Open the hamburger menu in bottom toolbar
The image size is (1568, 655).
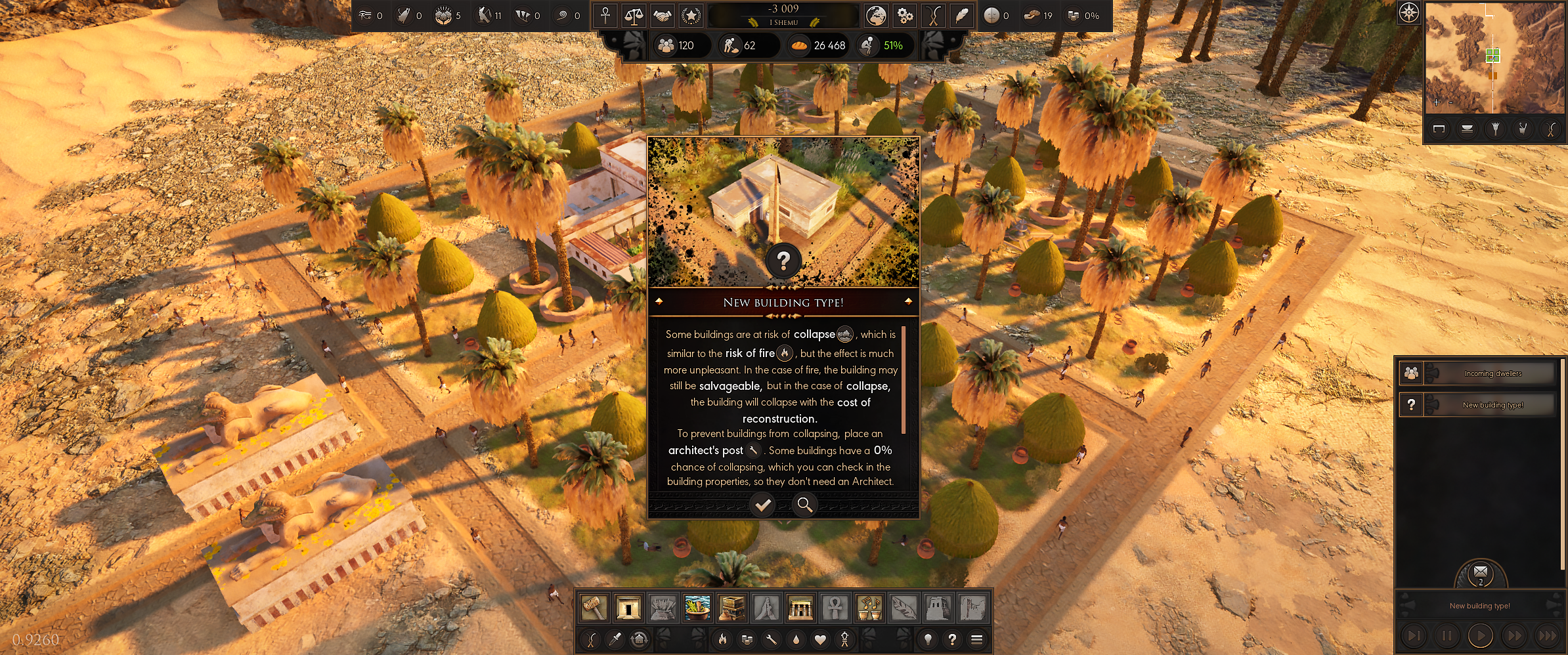click(976, 639)
